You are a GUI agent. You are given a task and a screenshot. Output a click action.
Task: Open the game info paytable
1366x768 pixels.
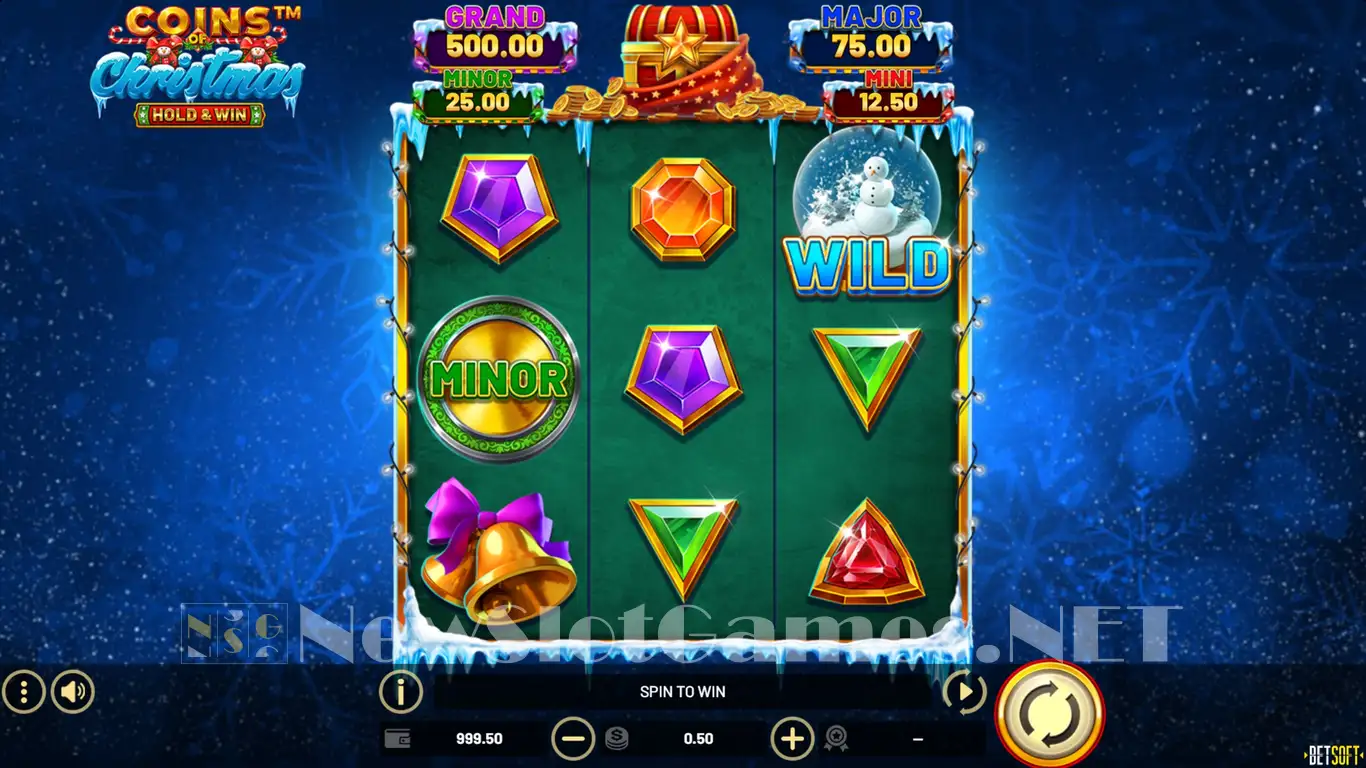[400, 691]
